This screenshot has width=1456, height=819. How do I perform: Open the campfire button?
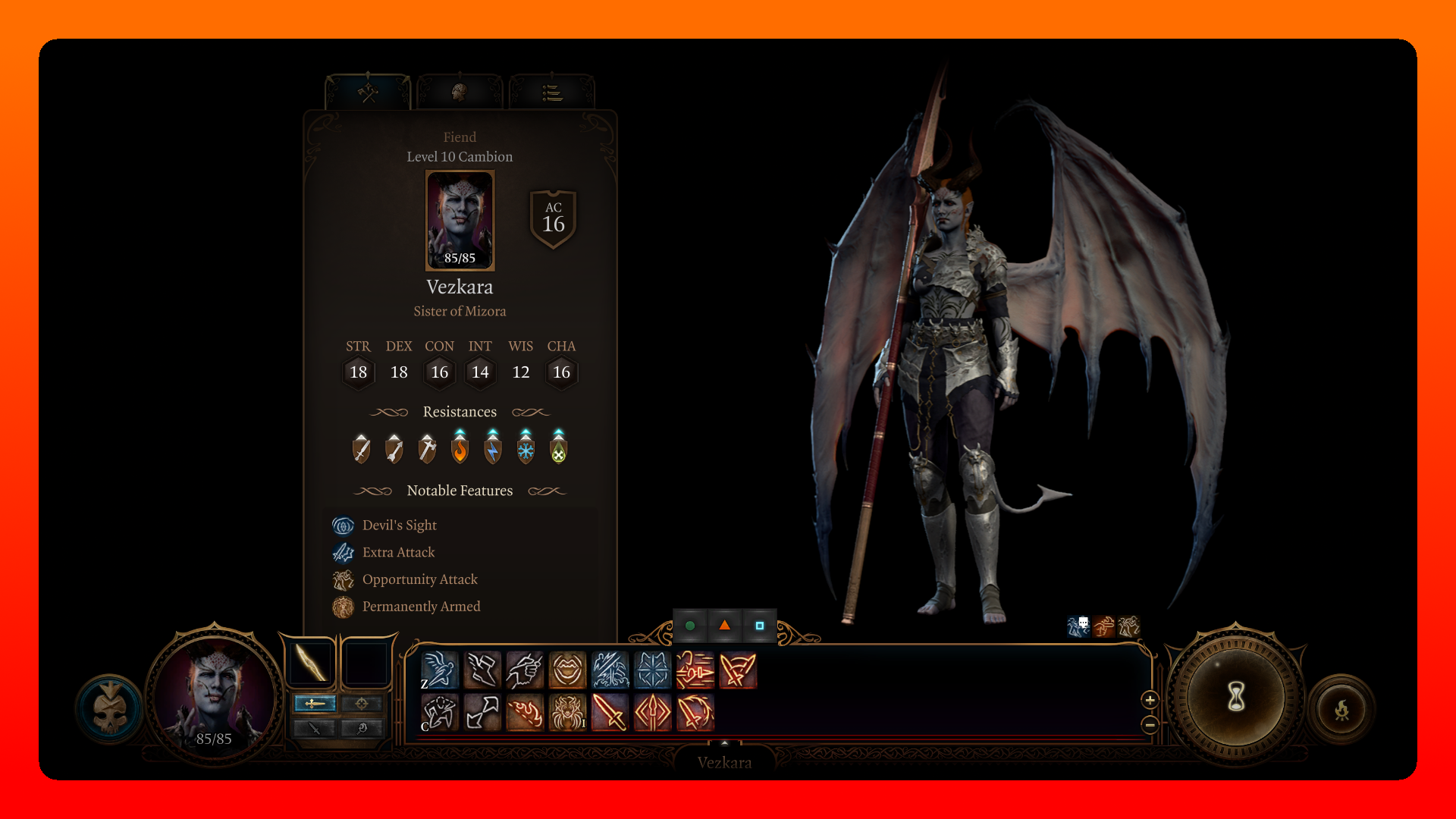[1341, 711]
